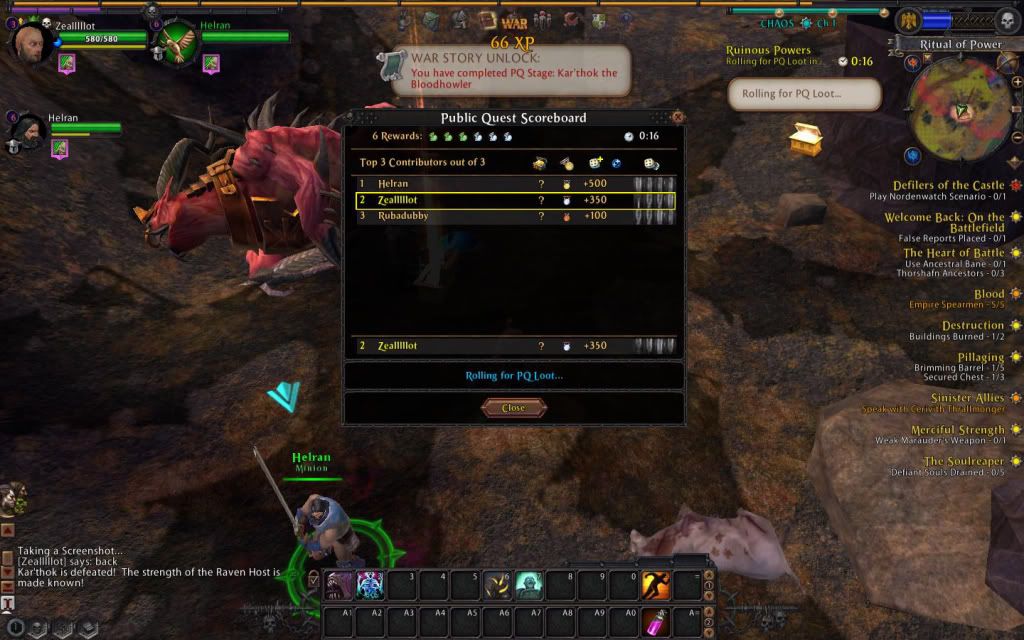Open the Tome of Knowledge book icon
Screen dimensions: 1024x640
tap(487, 20)
